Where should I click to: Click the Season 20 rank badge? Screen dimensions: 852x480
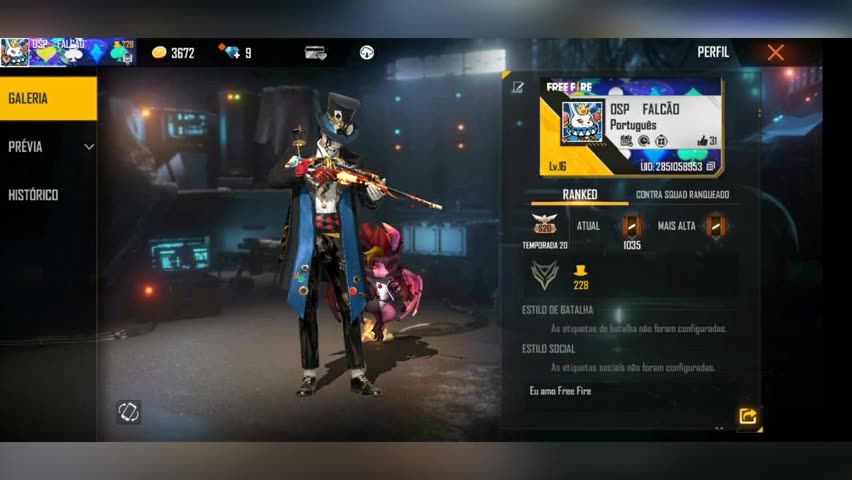point(545,225)
